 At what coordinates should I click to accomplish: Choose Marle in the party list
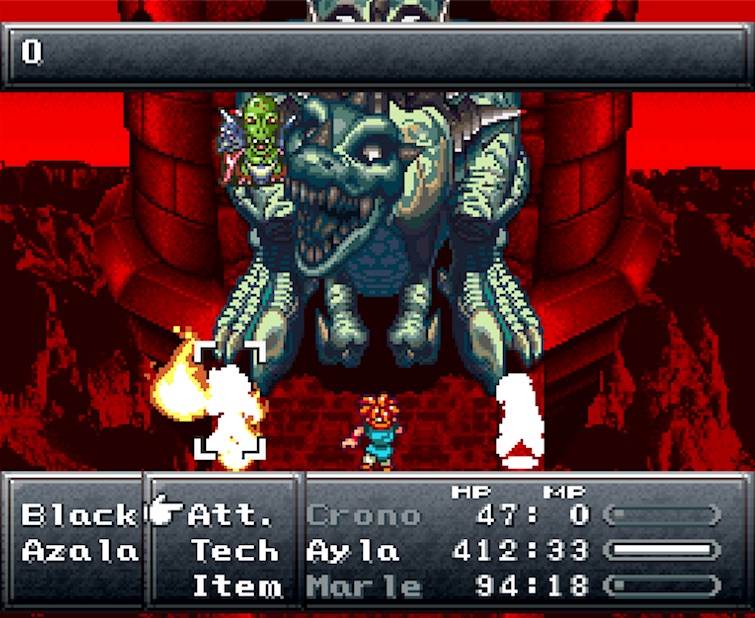[363, 585]
